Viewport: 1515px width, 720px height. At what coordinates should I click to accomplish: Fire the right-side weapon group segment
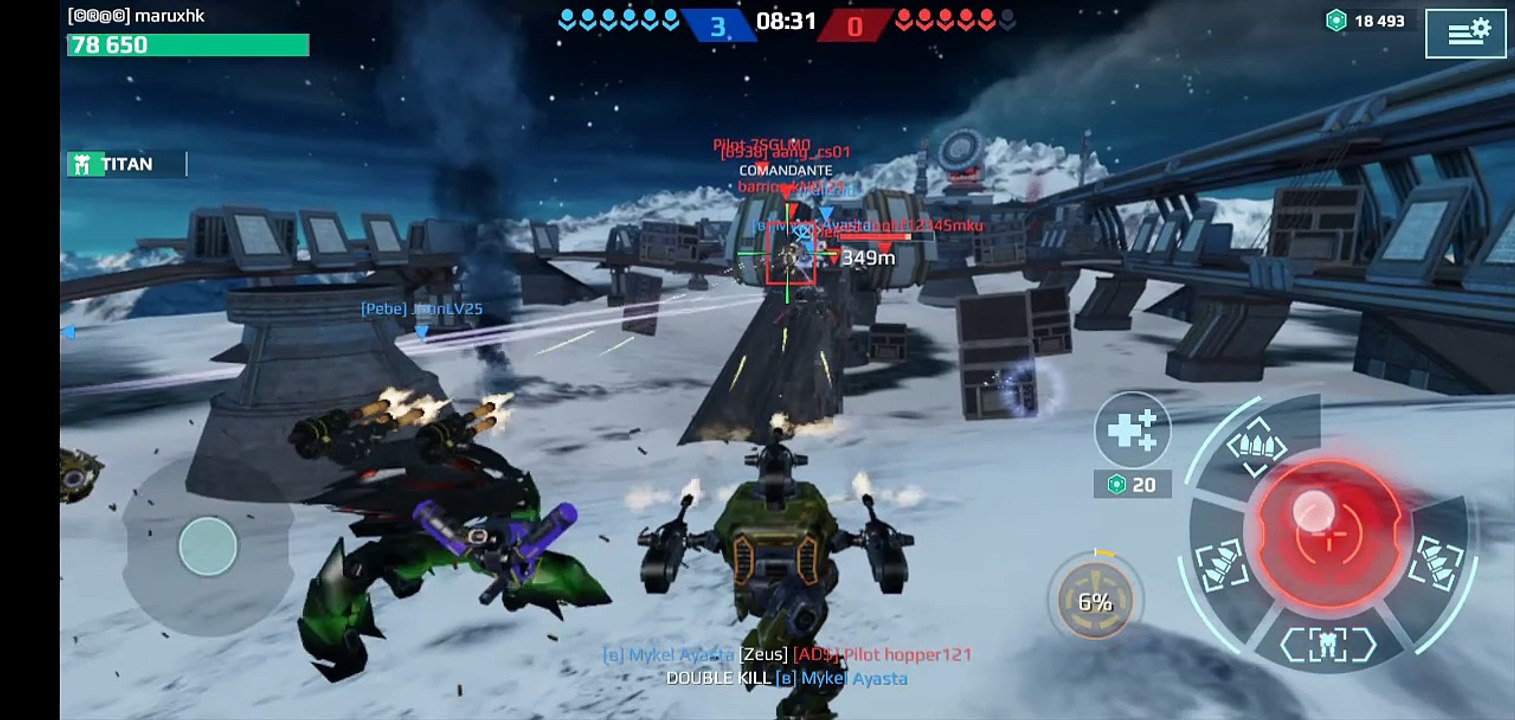click(x=1436, y=562)
